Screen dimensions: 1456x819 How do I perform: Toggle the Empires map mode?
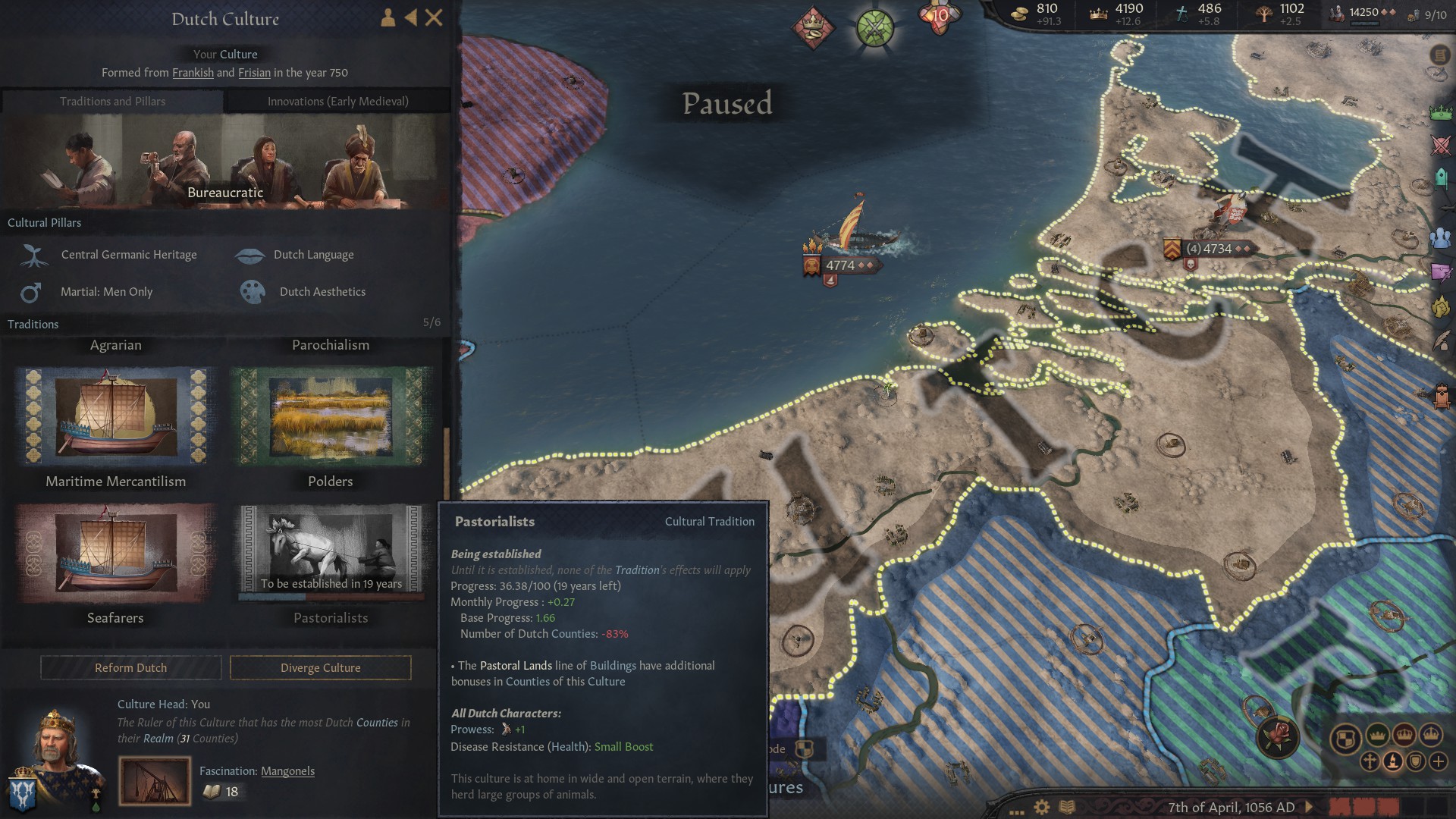[1430, 736]
